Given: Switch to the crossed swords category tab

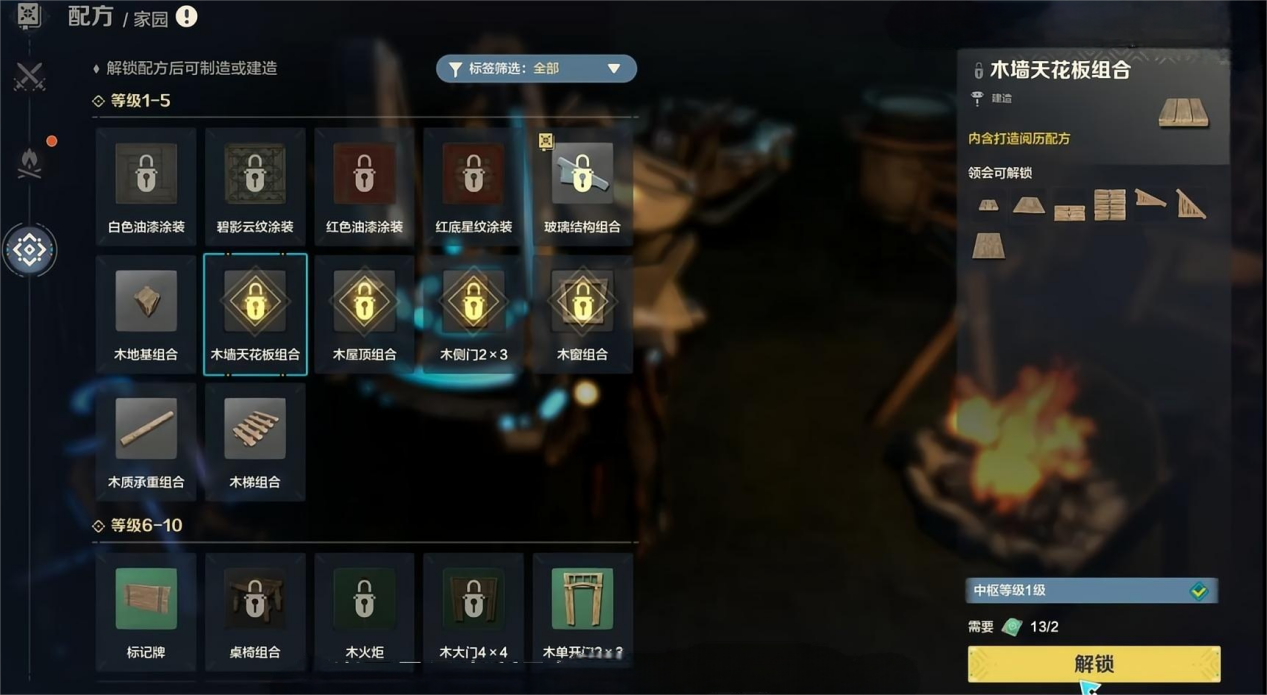Looking at the screenshot, I should click(x=29, y=77).
